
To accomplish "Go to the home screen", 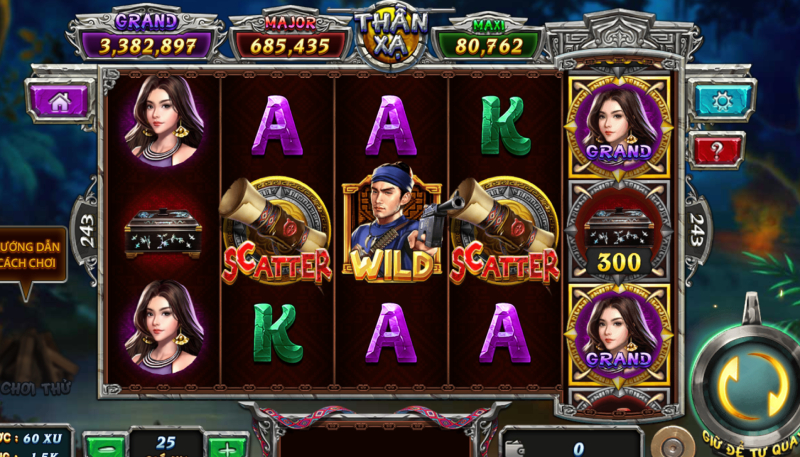I will point(58,100).
